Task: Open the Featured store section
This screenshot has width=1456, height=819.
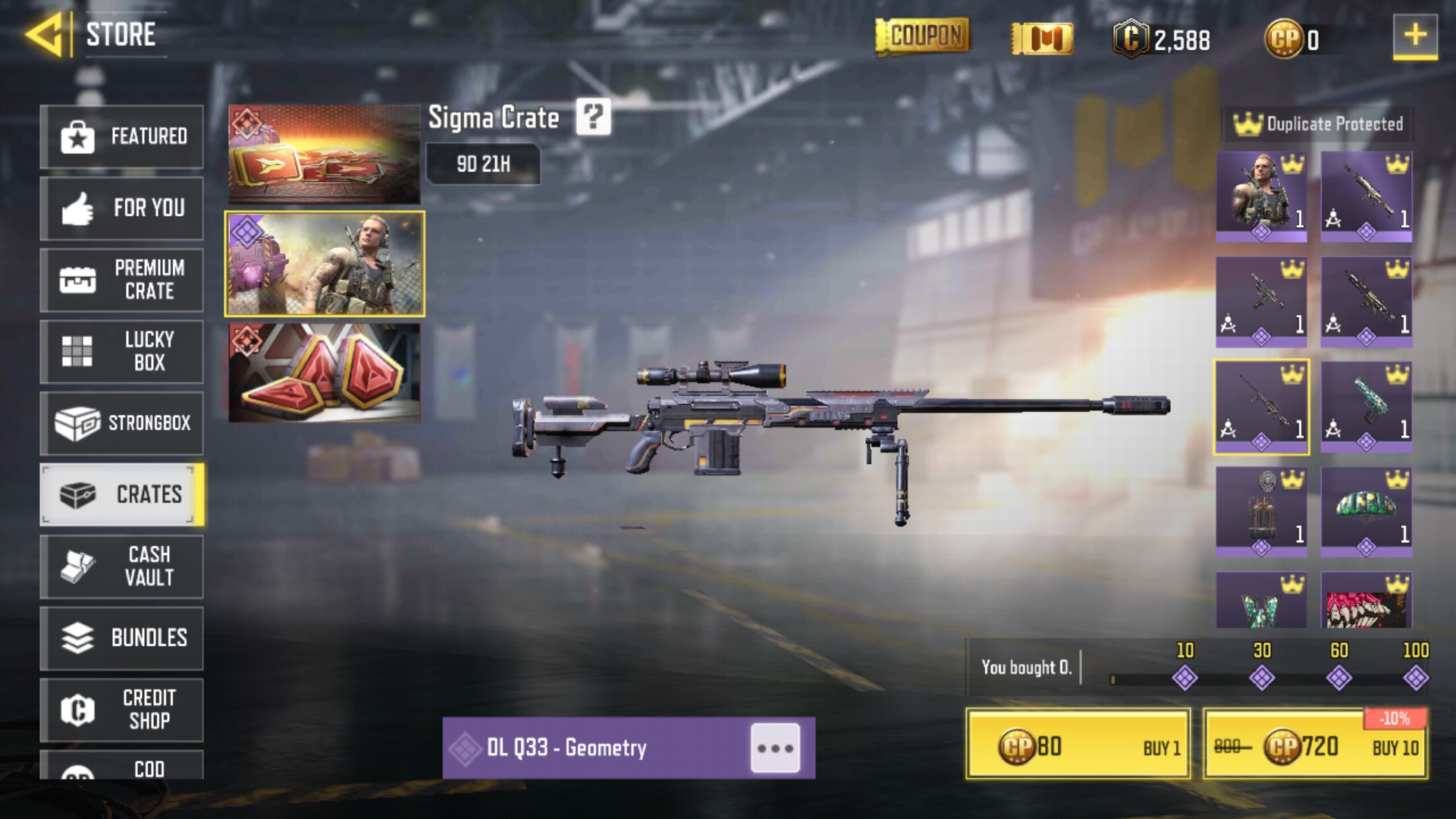Action: coord(121,136)
